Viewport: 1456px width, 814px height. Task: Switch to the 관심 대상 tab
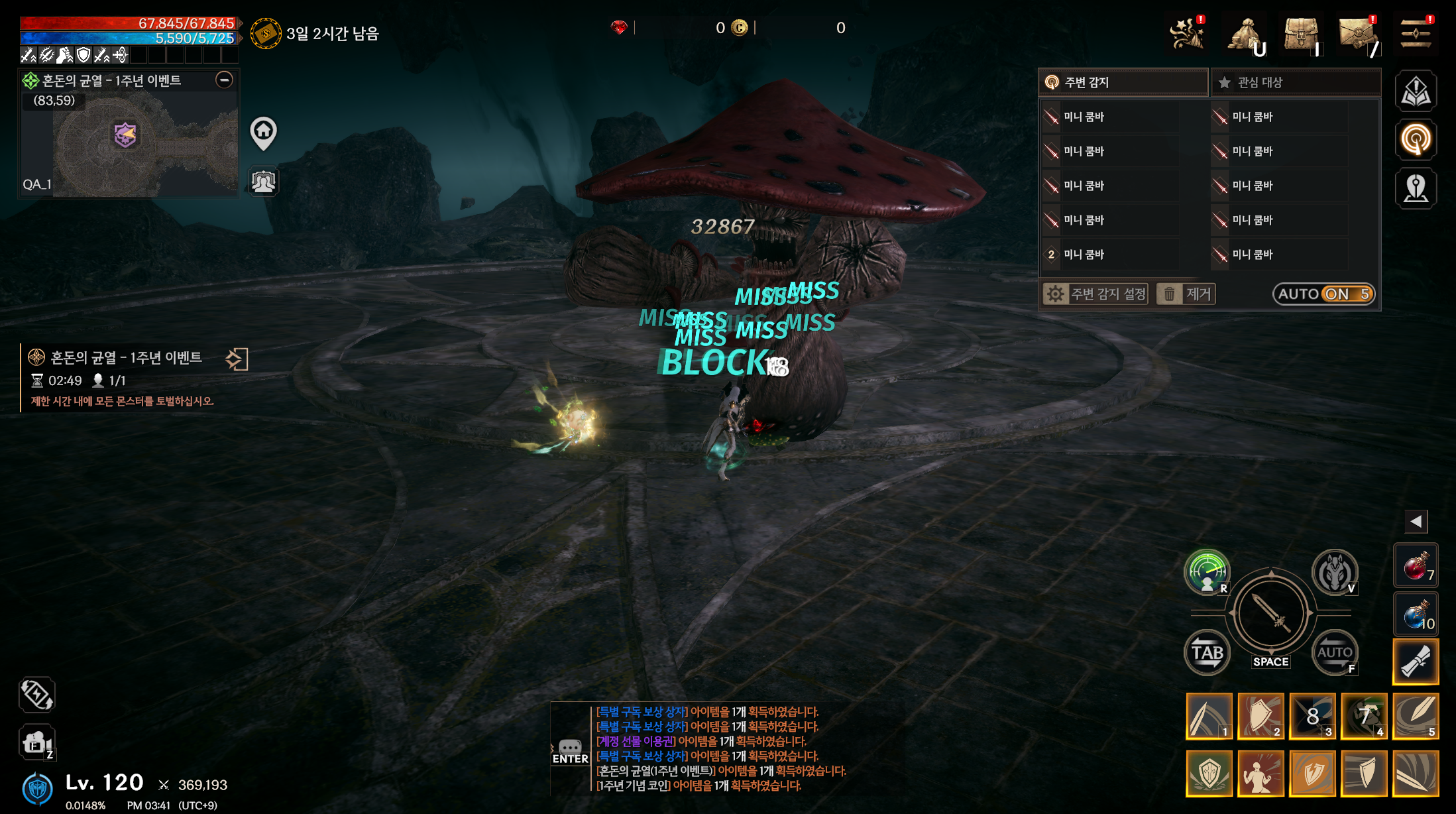point(1296,82)
